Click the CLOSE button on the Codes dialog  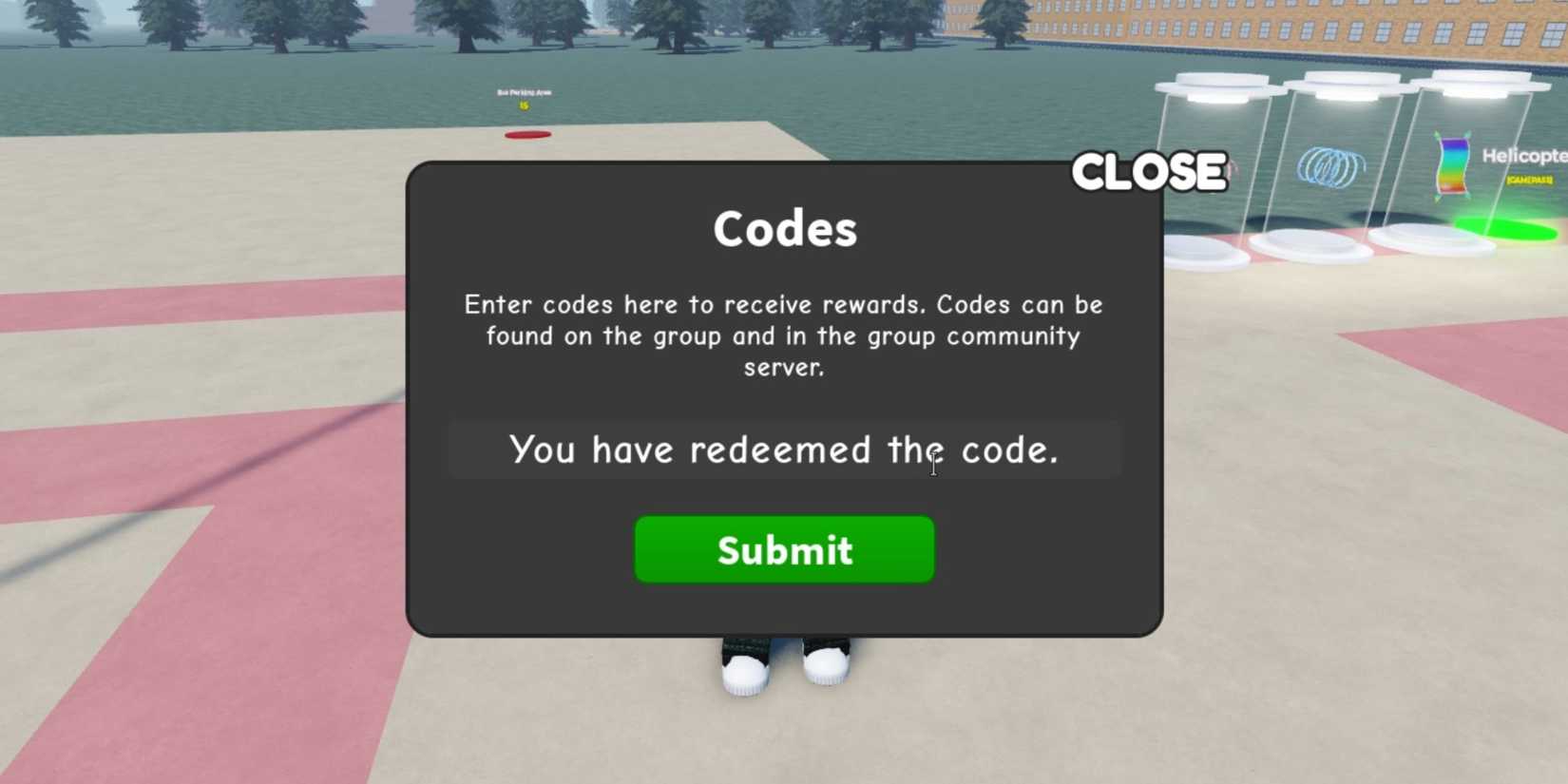(x=1149, y=171)
